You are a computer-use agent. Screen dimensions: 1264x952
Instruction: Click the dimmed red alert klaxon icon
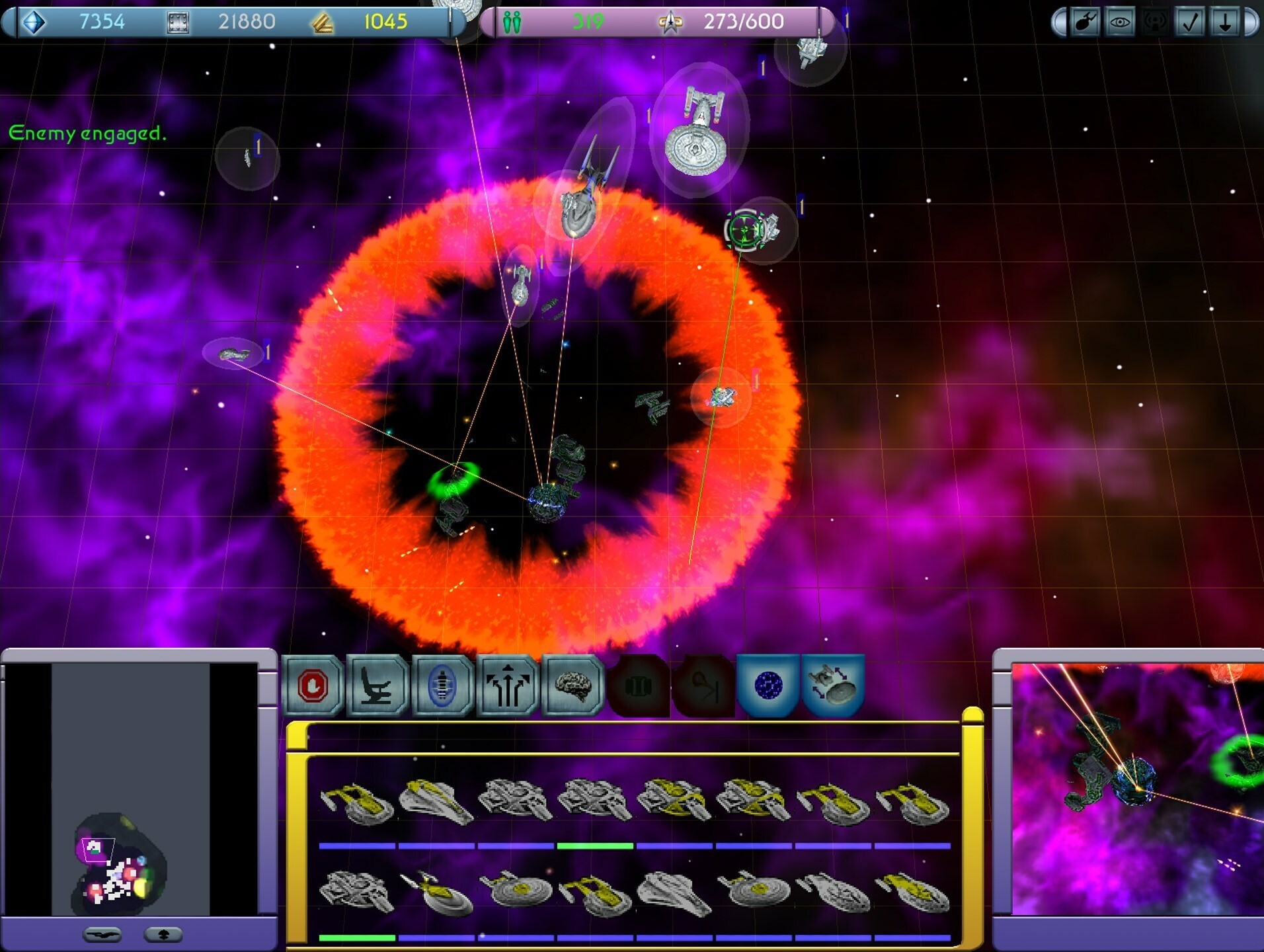(x=1155, y=22)
